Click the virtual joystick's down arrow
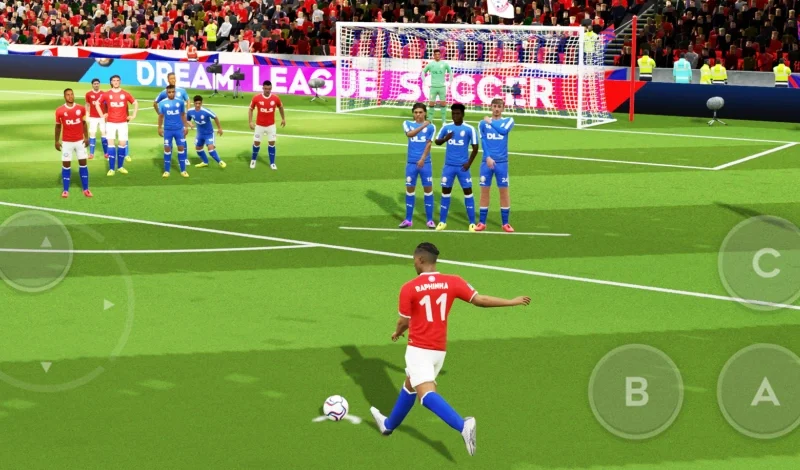800x470 pixels. coord(46,367)
